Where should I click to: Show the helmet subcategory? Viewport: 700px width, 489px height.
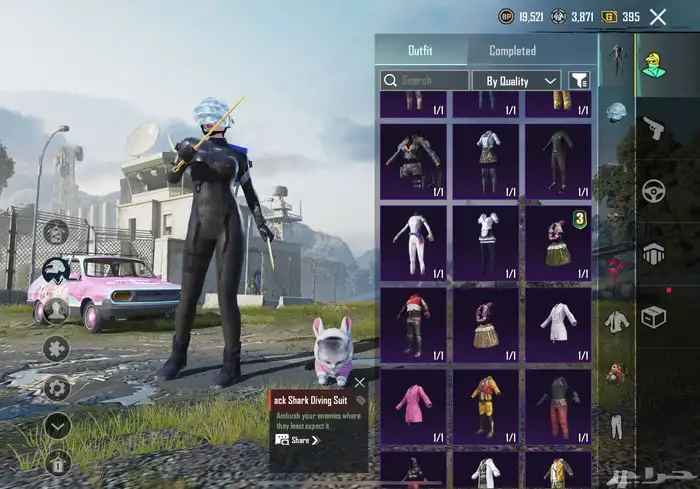point(616,110)
